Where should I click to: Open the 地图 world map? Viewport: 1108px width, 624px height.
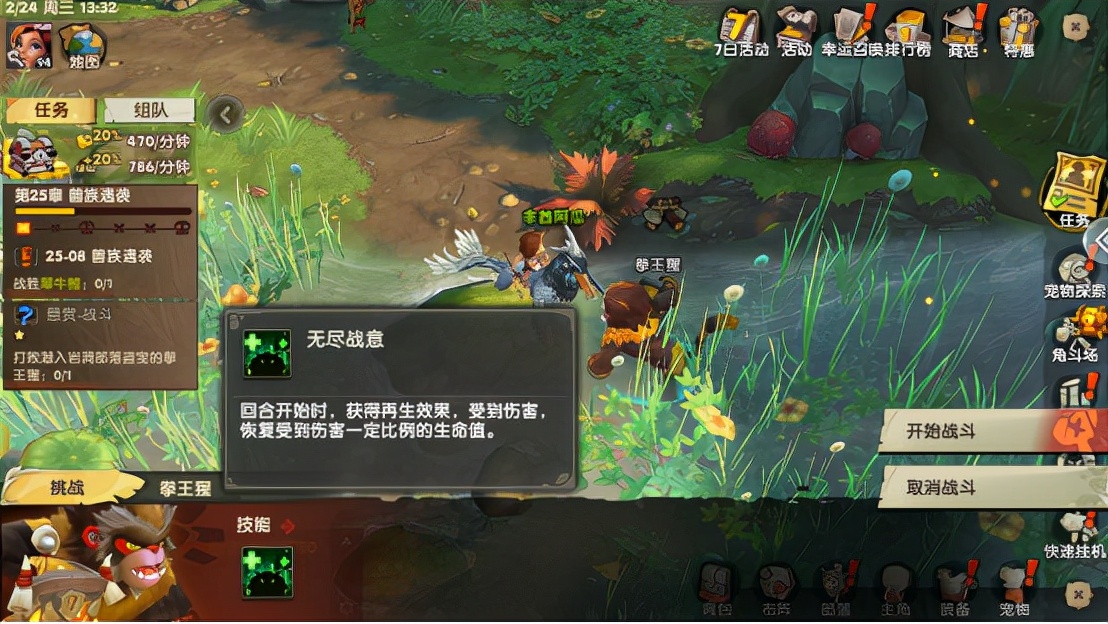tap(83, 46)
